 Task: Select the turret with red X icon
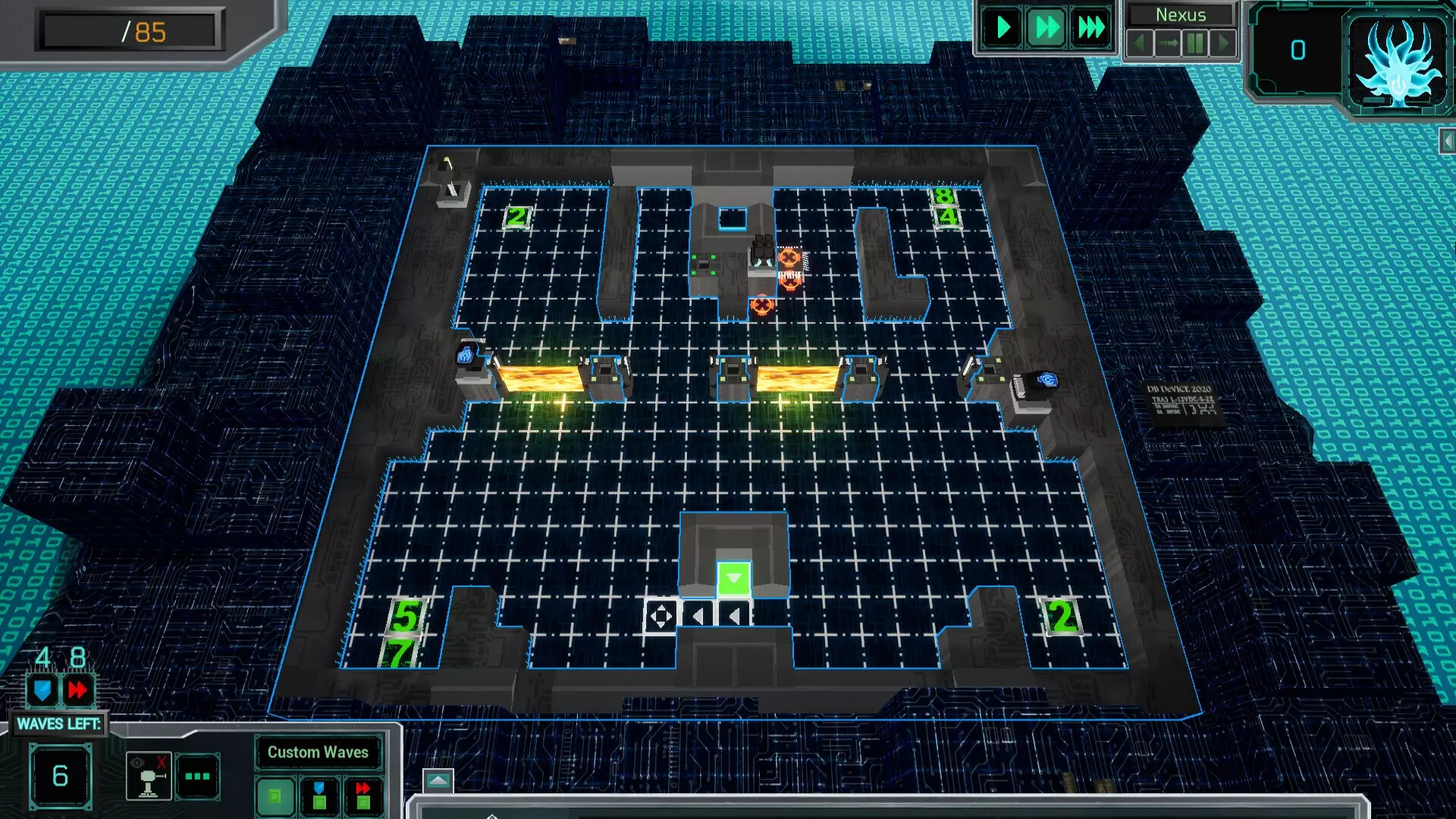point(149,775)
